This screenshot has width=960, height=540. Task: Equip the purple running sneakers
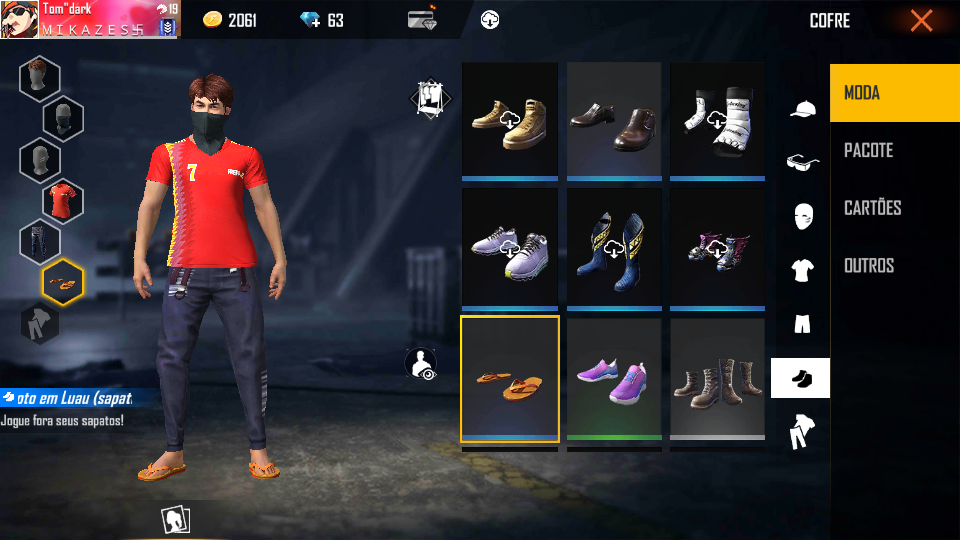coord(614,378)
